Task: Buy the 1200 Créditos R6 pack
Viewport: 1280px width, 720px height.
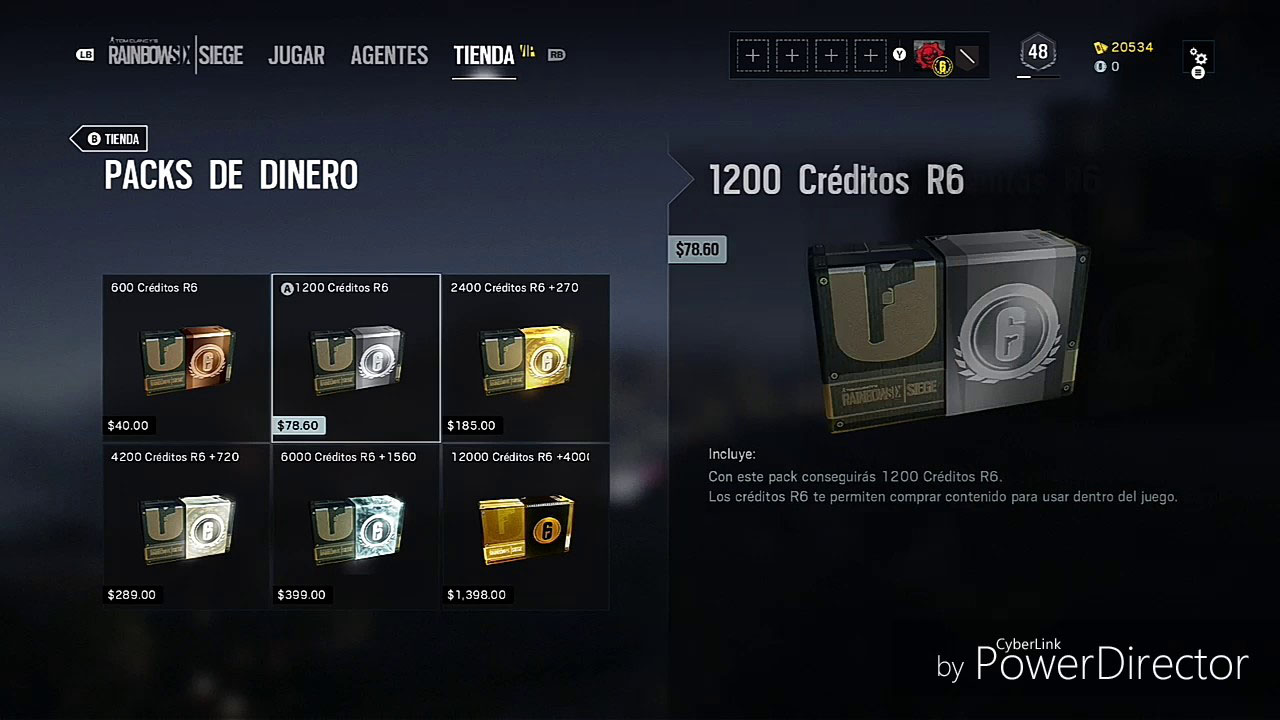Action: pyautogui.click(x=355, y=357)
